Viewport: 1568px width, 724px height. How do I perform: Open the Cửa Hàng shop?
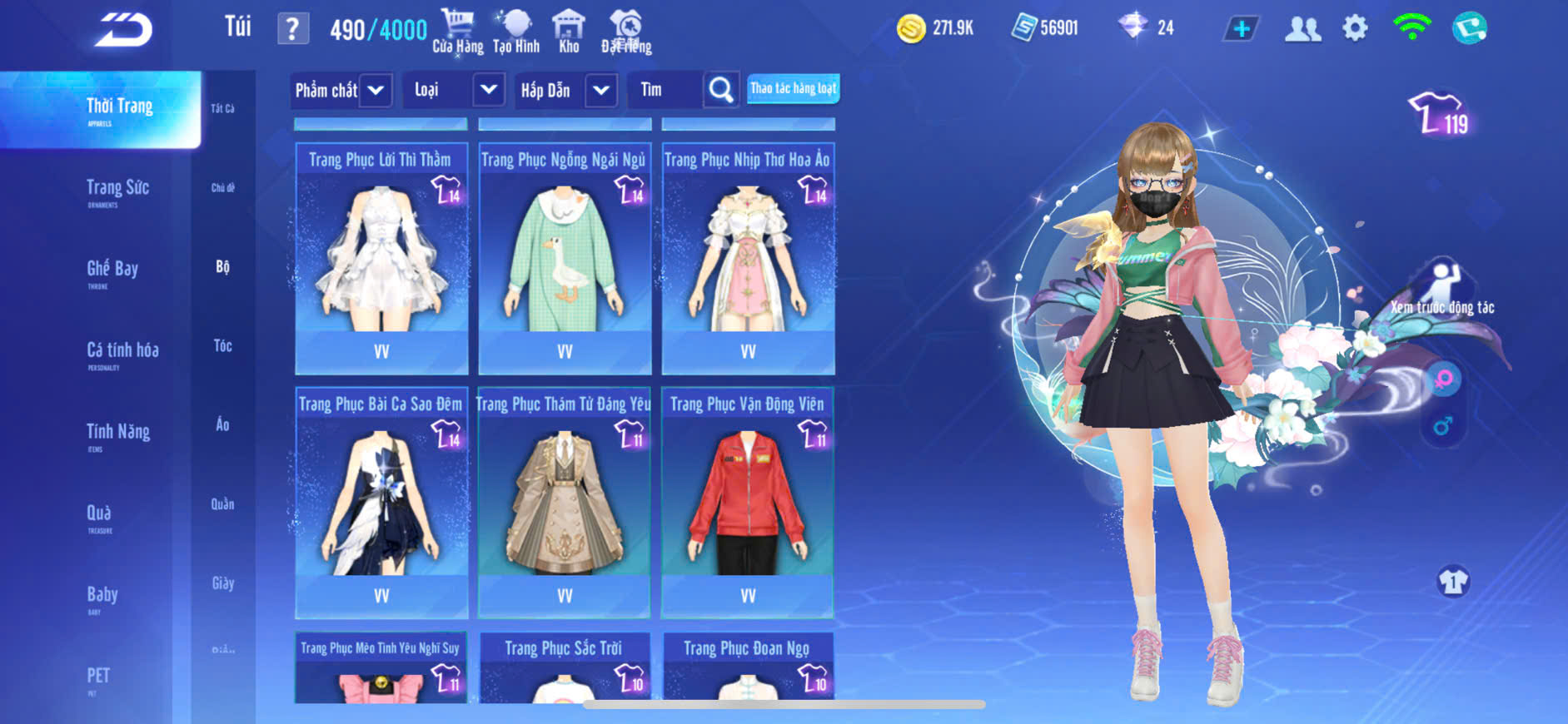click(x=457, y=32)
